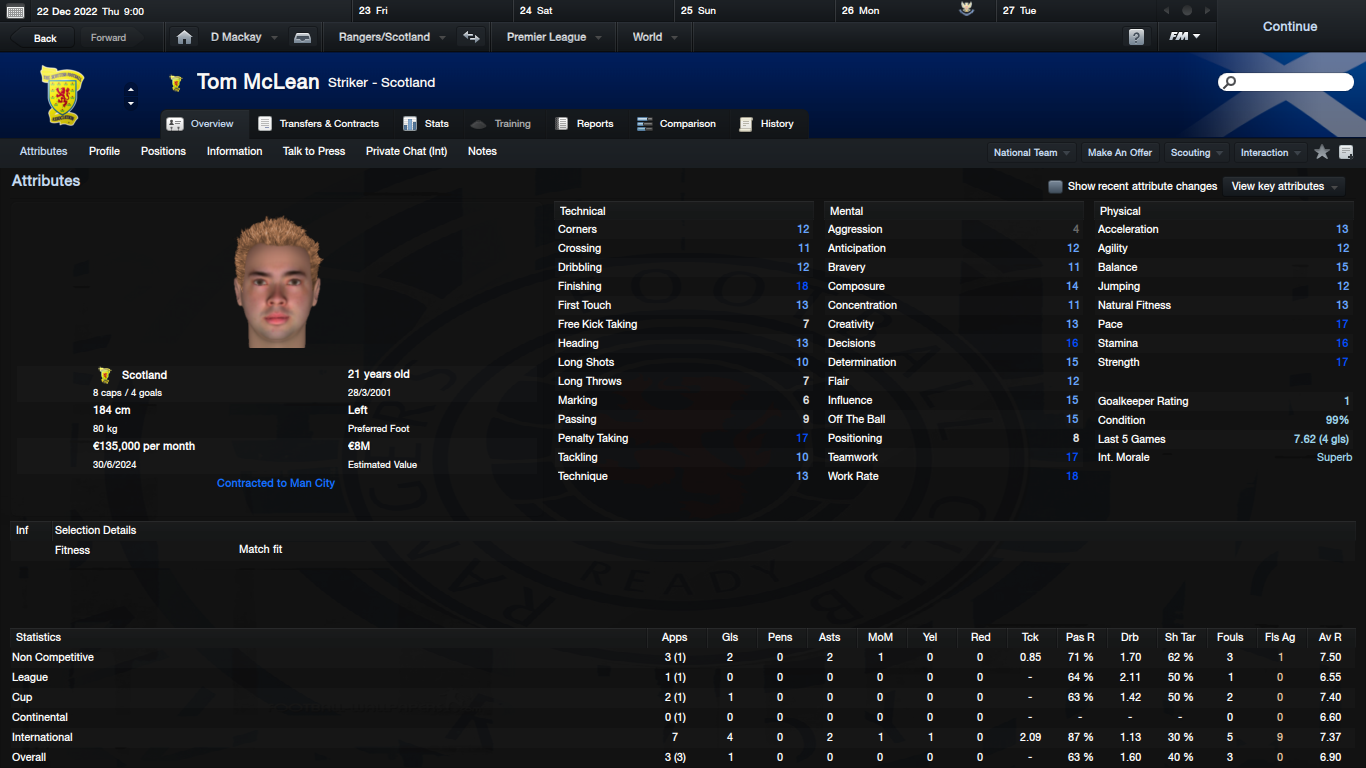Open the View key attributes dropdown
Screen dimensions: 1366x768
pyautogui.click(x=1284, y=186)
